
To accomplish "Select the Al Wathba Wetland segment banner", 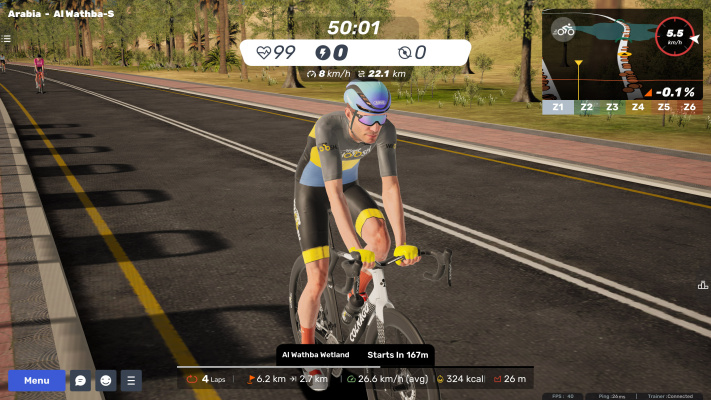I will pyautogui.click(x=355, y=354).
